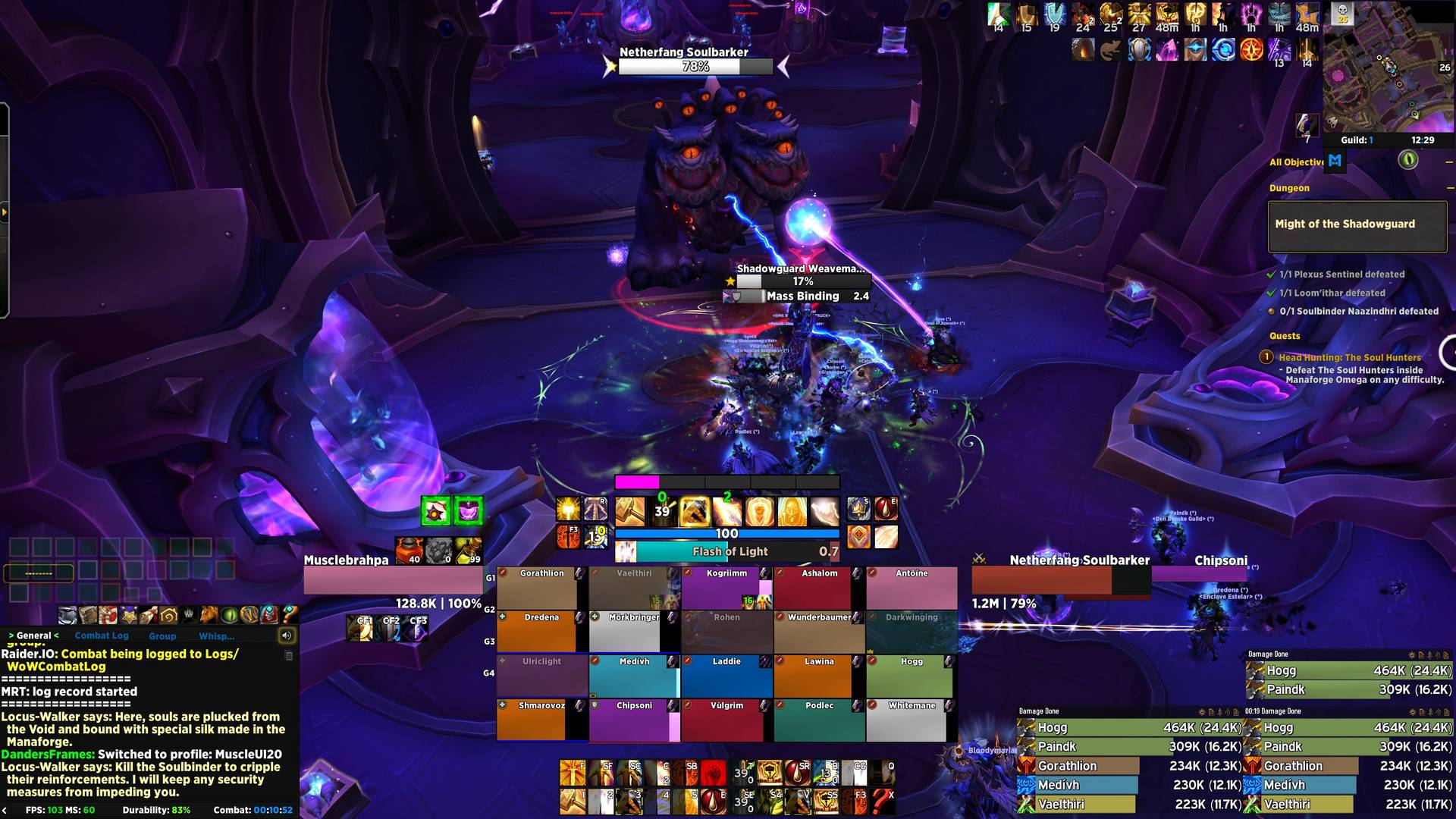Viewport: 1456px width, 819px height.
Task: Collapse the Dungeon objectives section
Action: tap(1449, 188)
